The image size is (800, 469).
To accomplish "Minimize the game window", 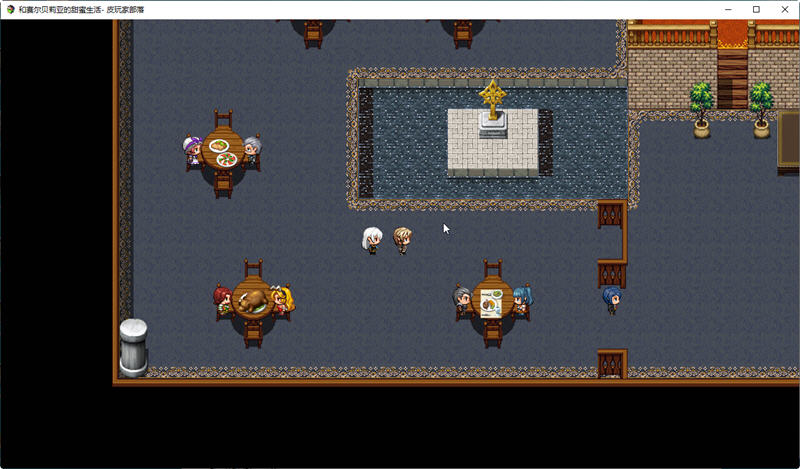I will click(728, 9).
